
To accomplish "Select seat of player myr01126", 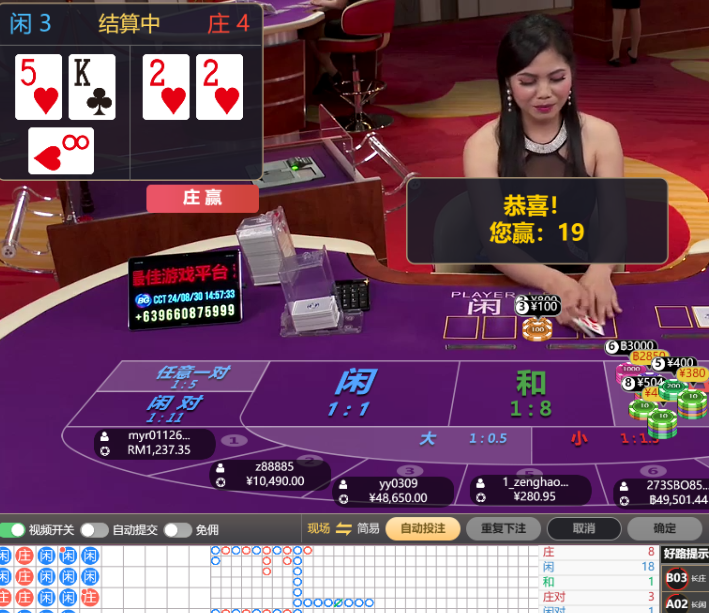I will tap(155, 443).
